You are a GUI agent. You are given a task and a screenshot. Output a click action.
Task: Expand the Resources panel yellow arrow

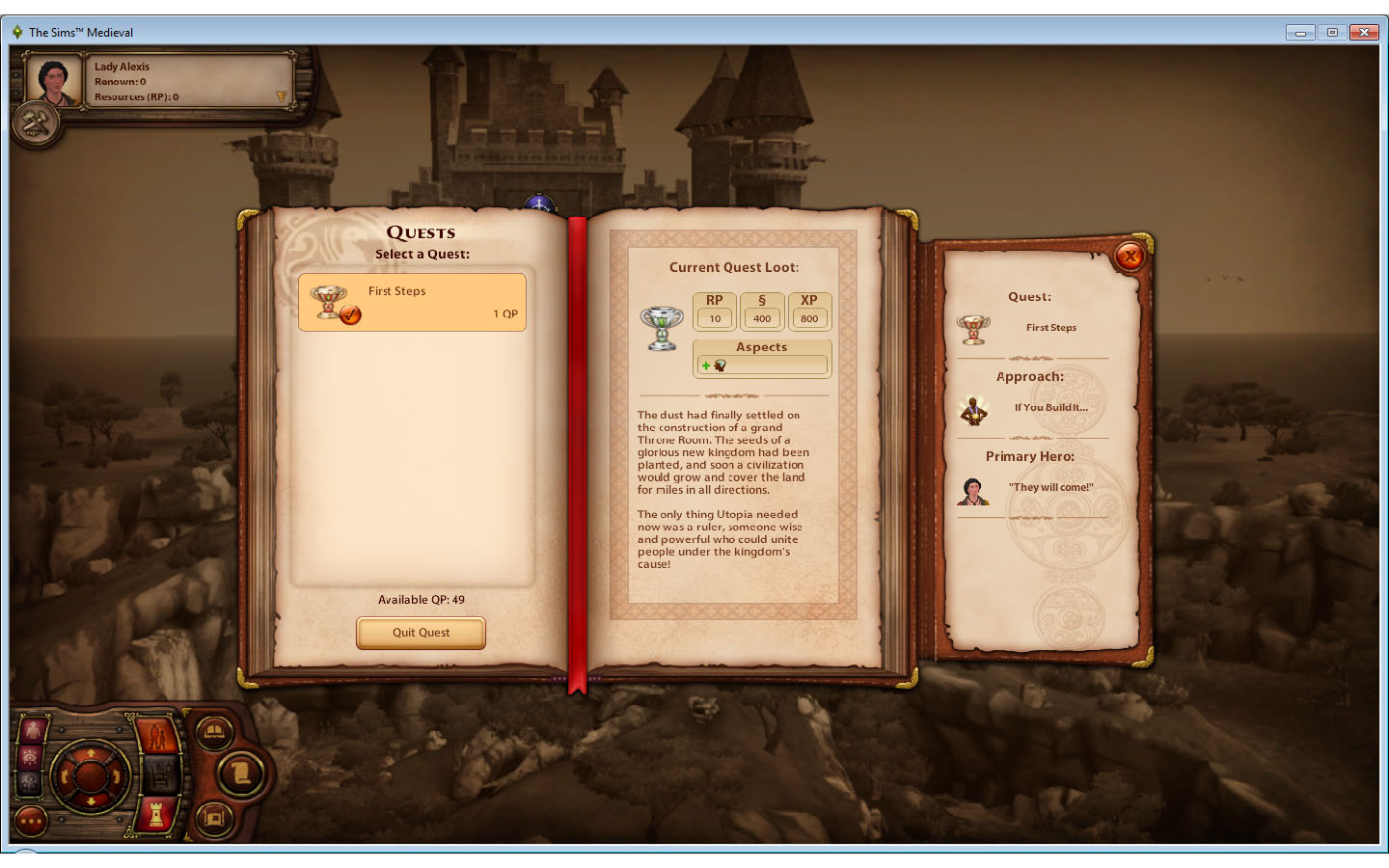point(280,96)
